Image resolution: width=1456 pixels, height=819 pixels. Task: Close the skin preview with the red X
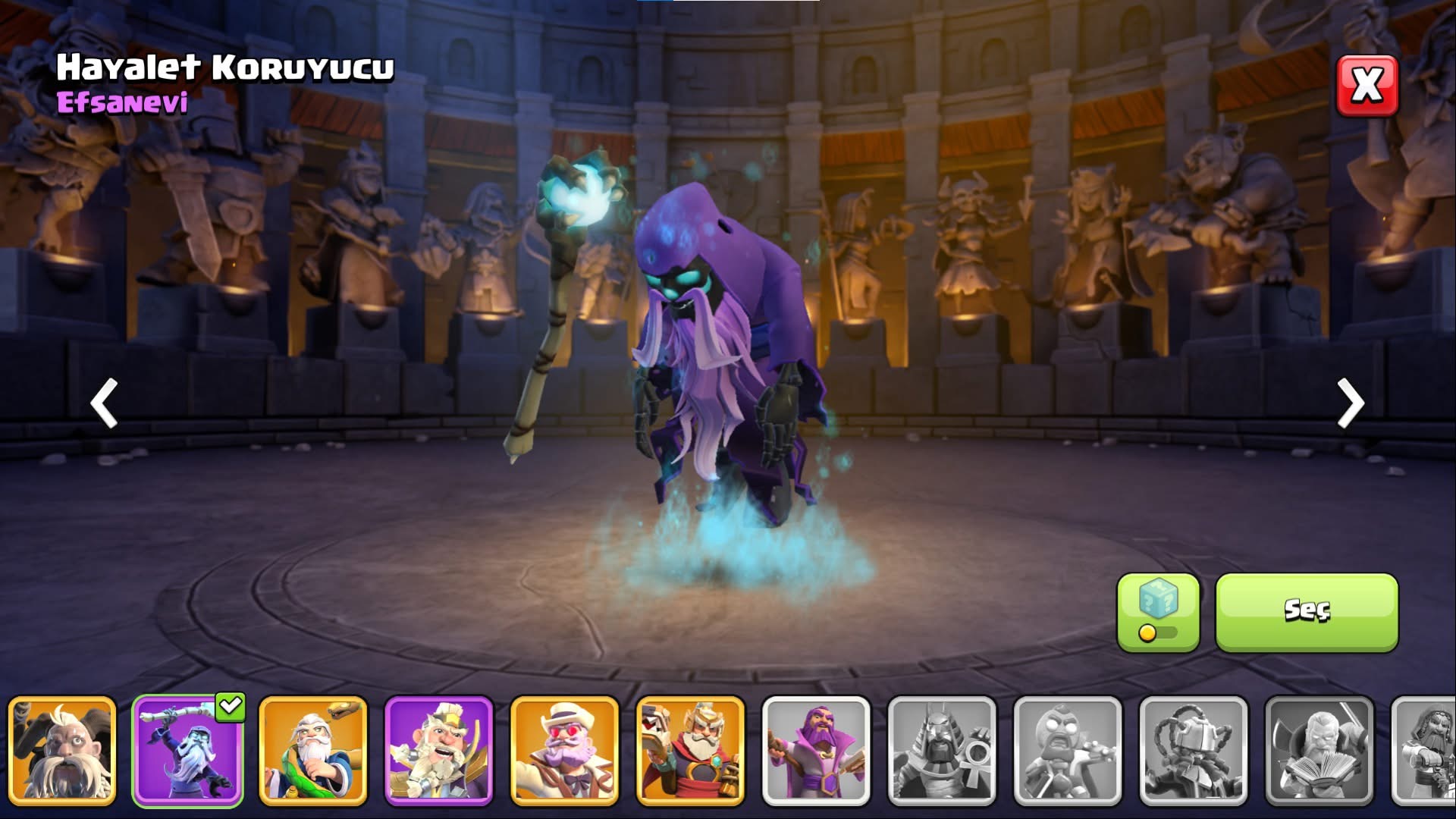[x=1367, y=86]
